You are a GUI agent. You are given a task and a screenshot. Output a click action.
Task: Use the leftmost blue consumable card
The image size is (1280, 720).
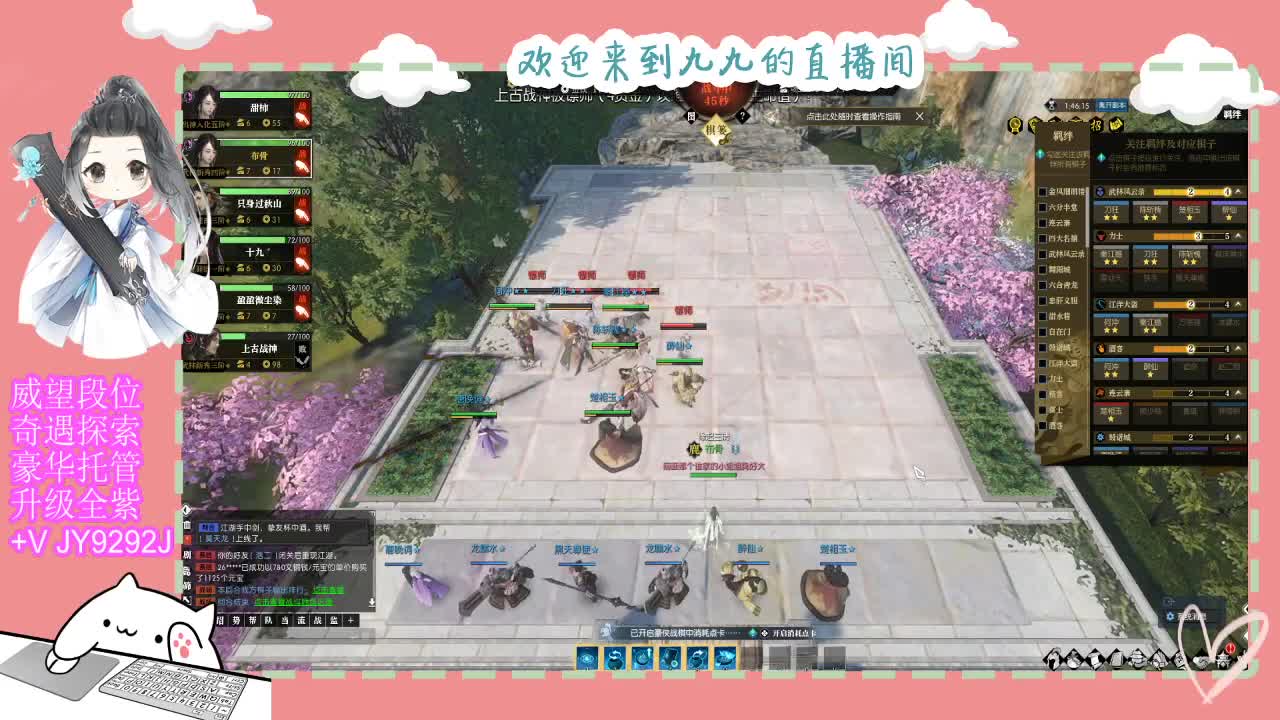(586, 657)
